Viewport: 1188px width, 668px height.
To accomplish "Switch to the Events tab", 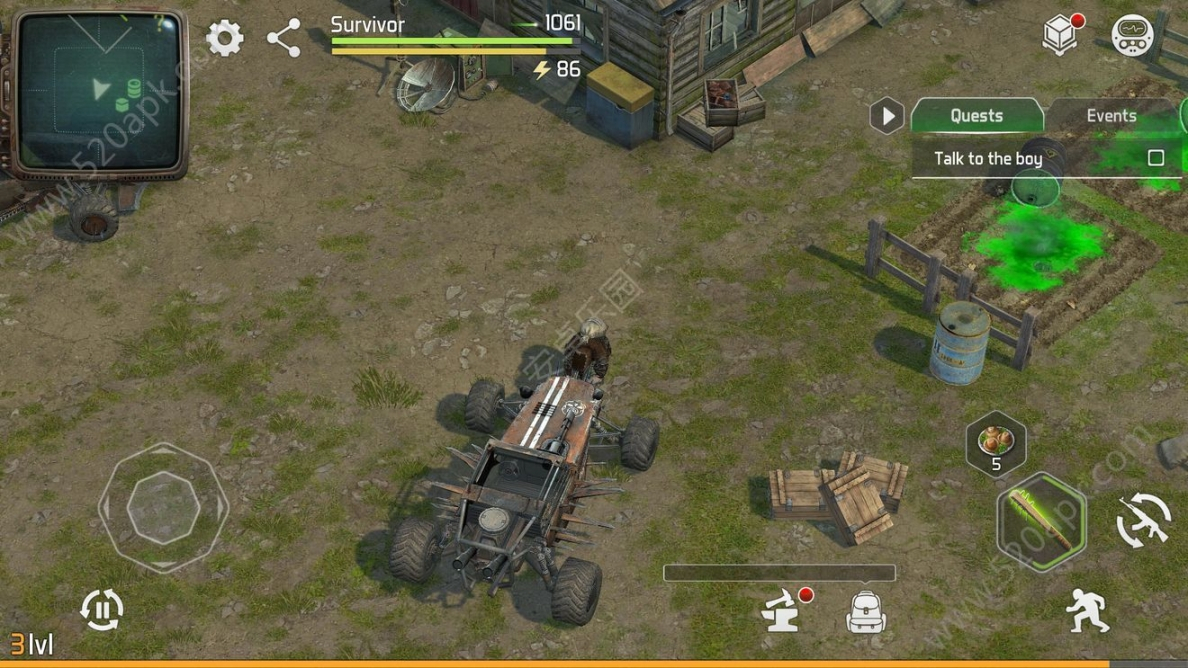I will click(x=1111, y=116).
